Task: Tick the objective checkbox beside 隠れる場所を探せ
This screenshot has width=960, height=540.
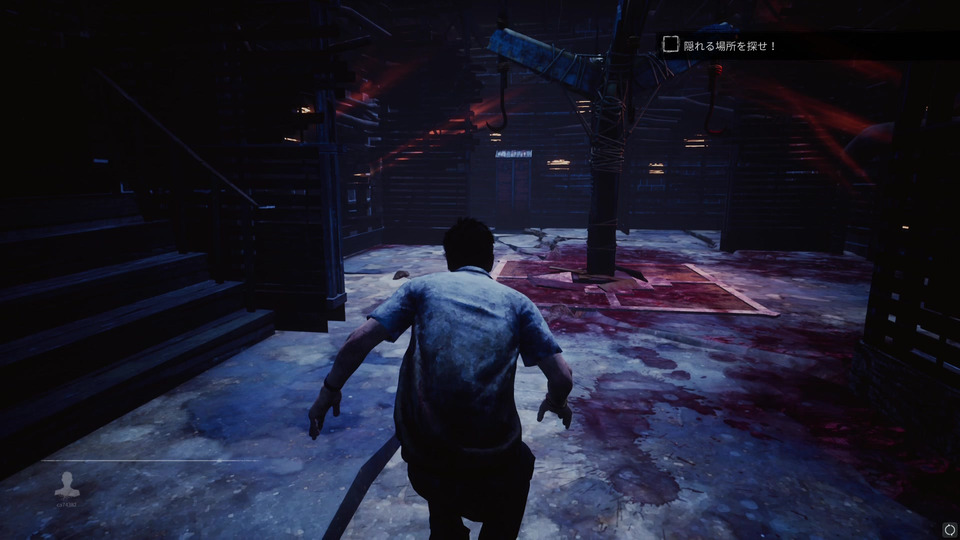Action: 671,44
